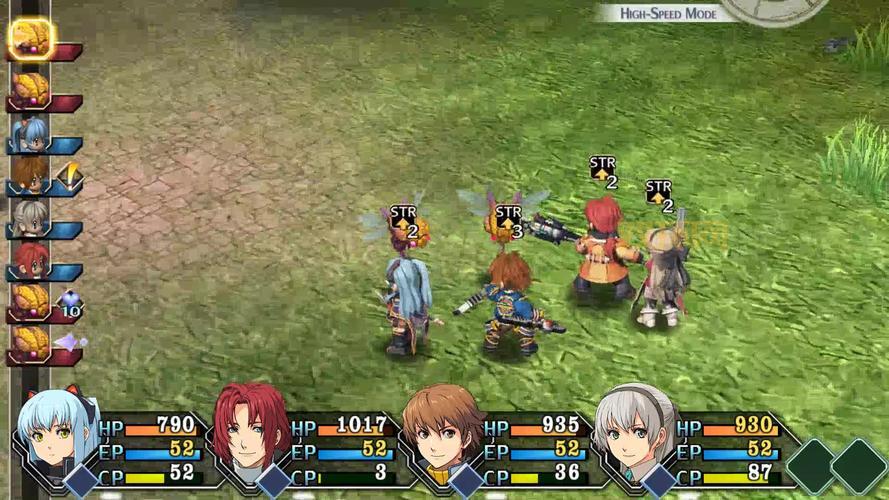The image size is (889, 500).
Task: Click the silver-haired girl's large status portrait
Action: click(636, 431)
